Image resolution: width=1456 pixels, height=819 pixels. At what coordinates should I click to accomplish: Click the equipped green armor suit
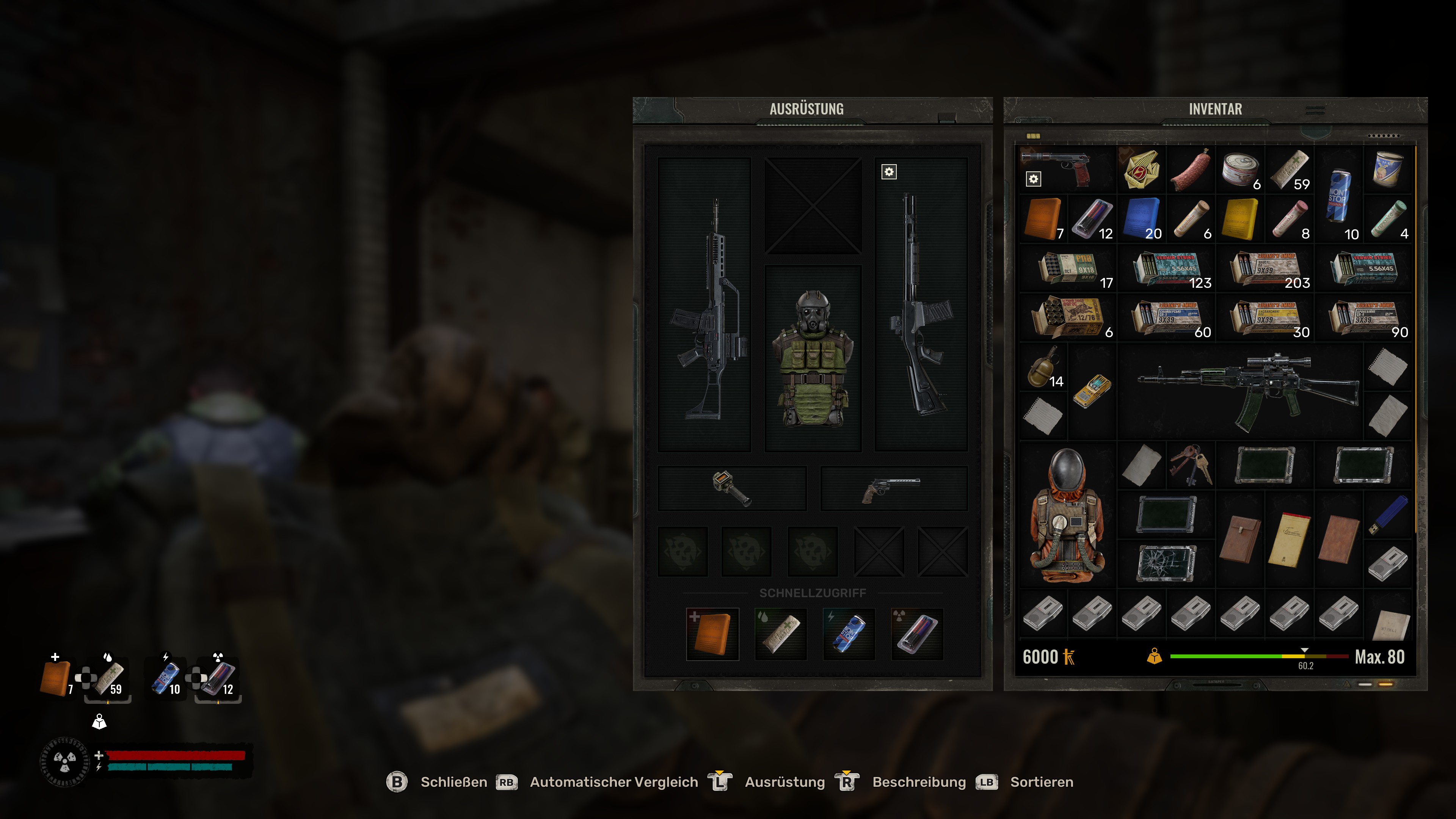813,358
